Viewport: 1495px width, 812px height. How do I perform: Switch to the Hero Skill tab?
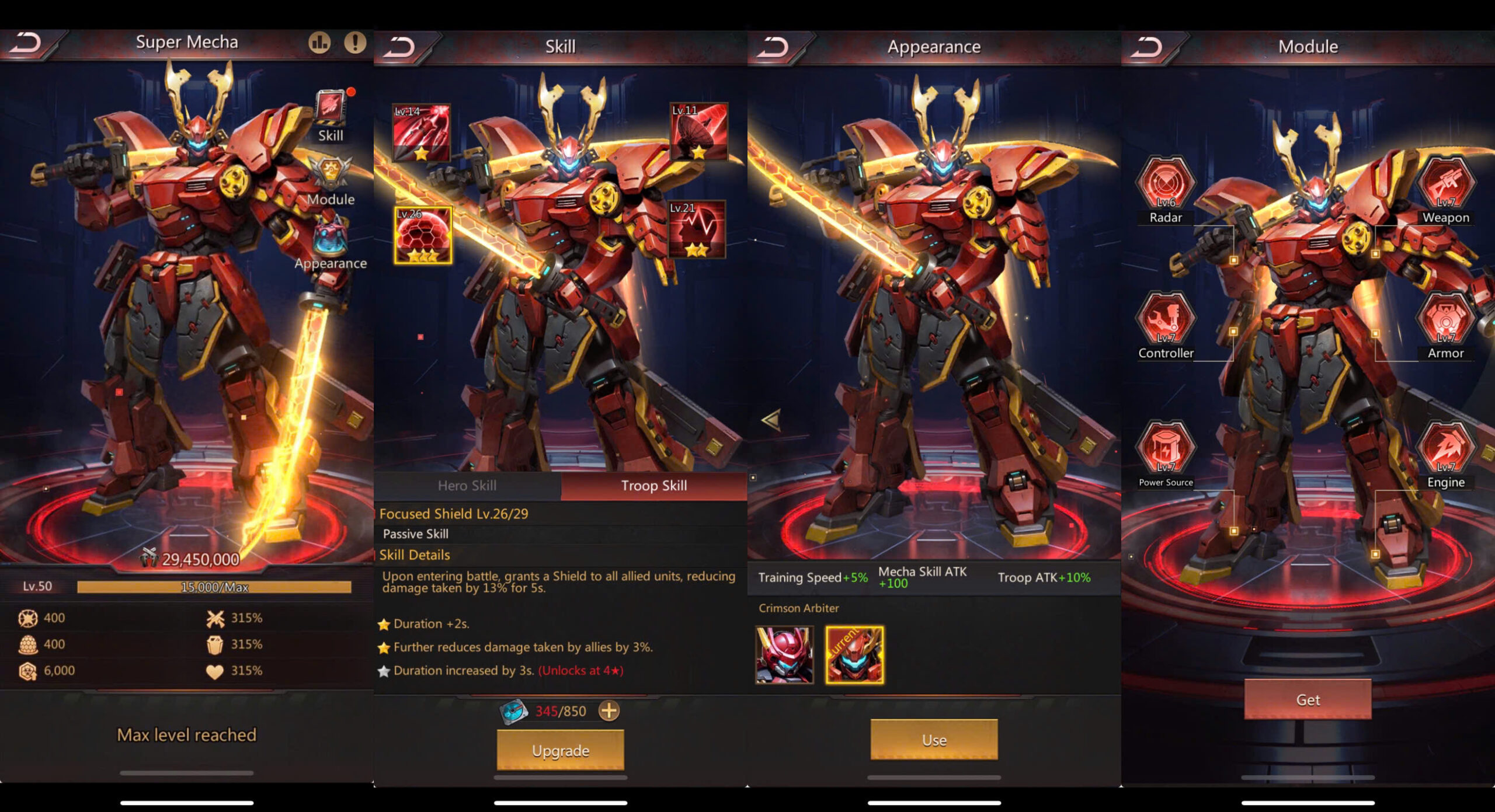click(x=467, y=486)
